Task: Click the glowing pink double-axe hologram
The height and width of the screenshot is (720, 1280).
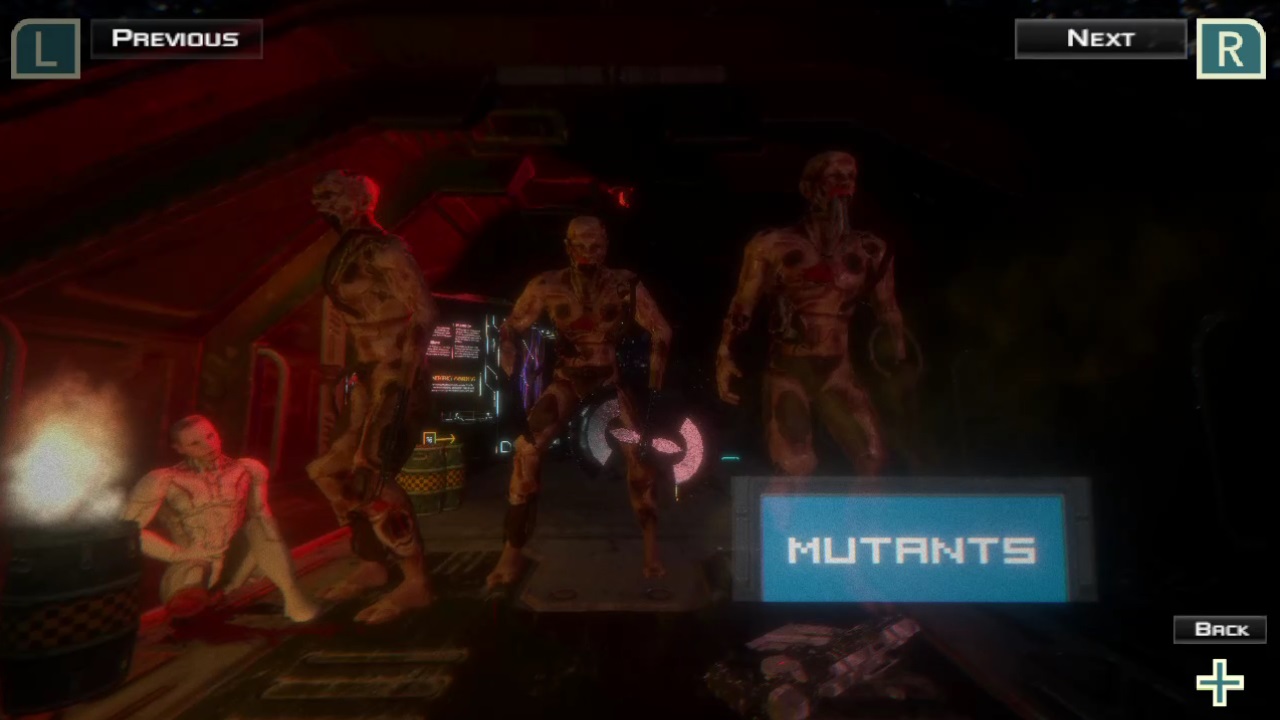Action: (640, 447)
